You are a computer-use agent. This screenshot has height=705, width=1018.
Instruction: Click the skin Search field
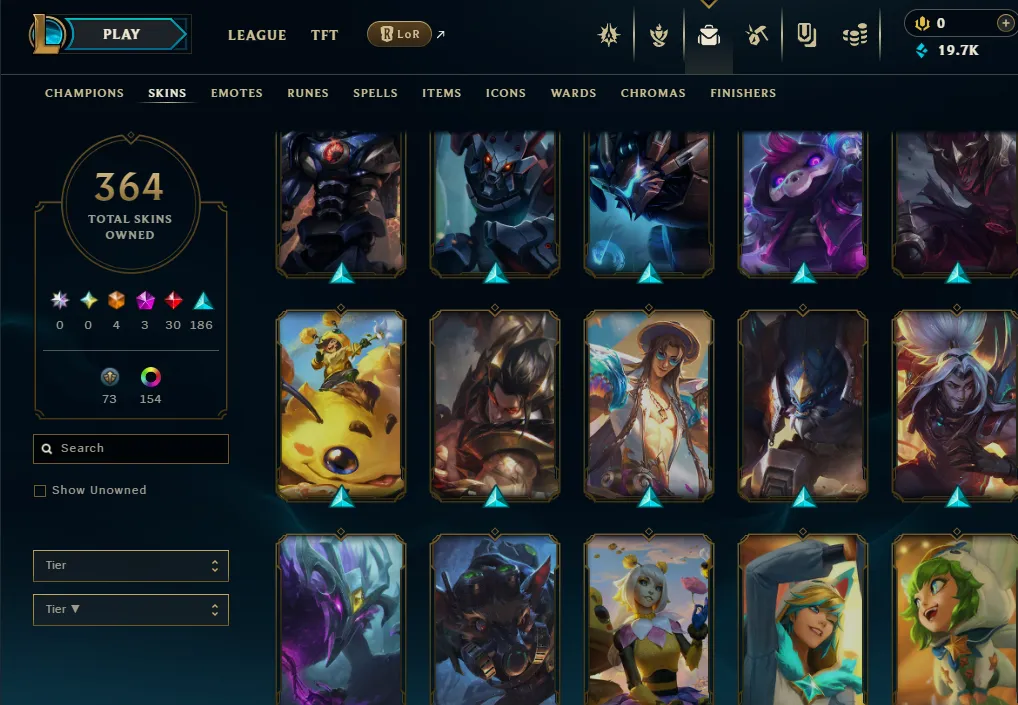[131, 449]
